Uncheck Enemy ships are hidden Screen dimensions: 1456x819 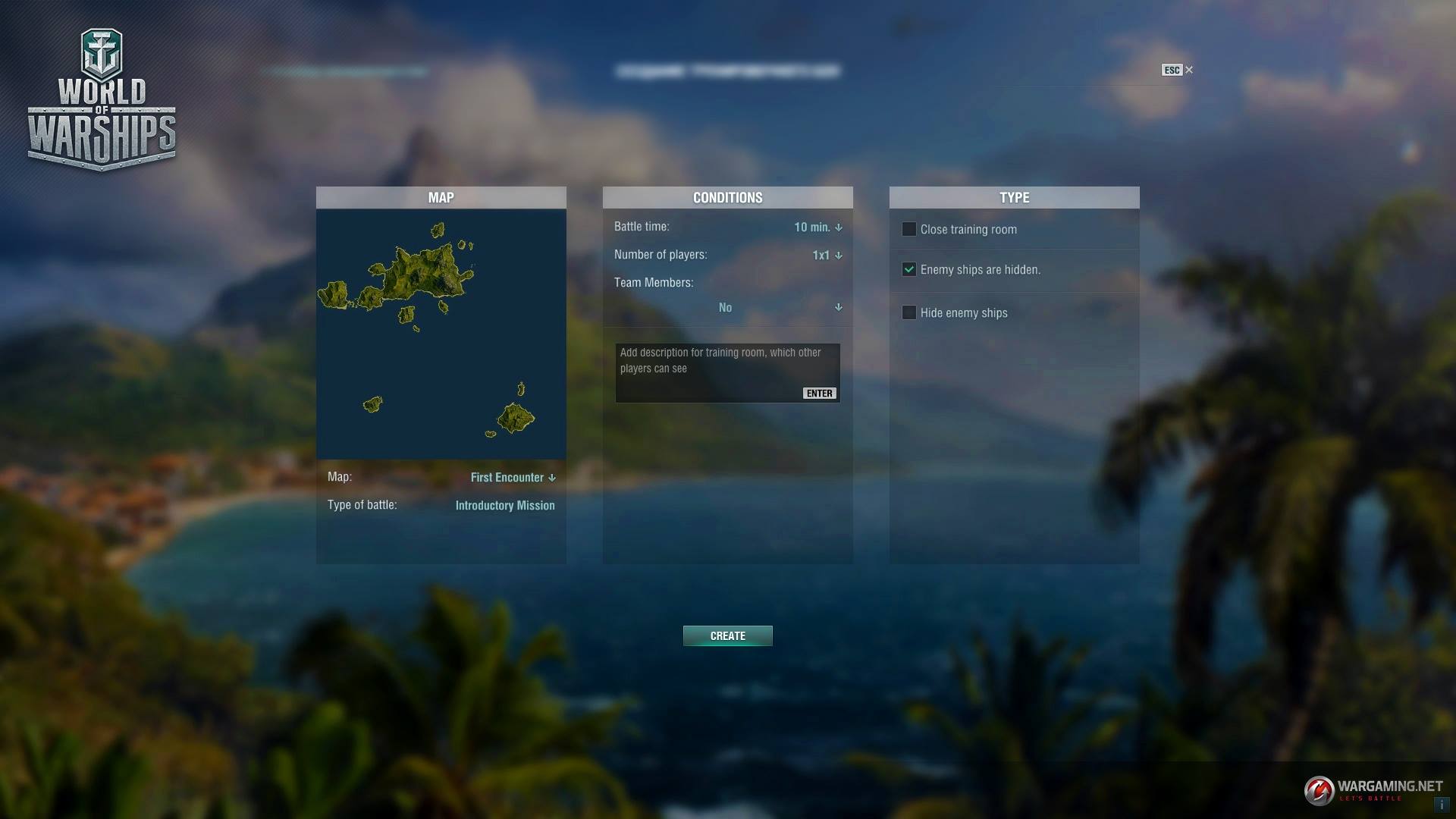tap(908, 269)
